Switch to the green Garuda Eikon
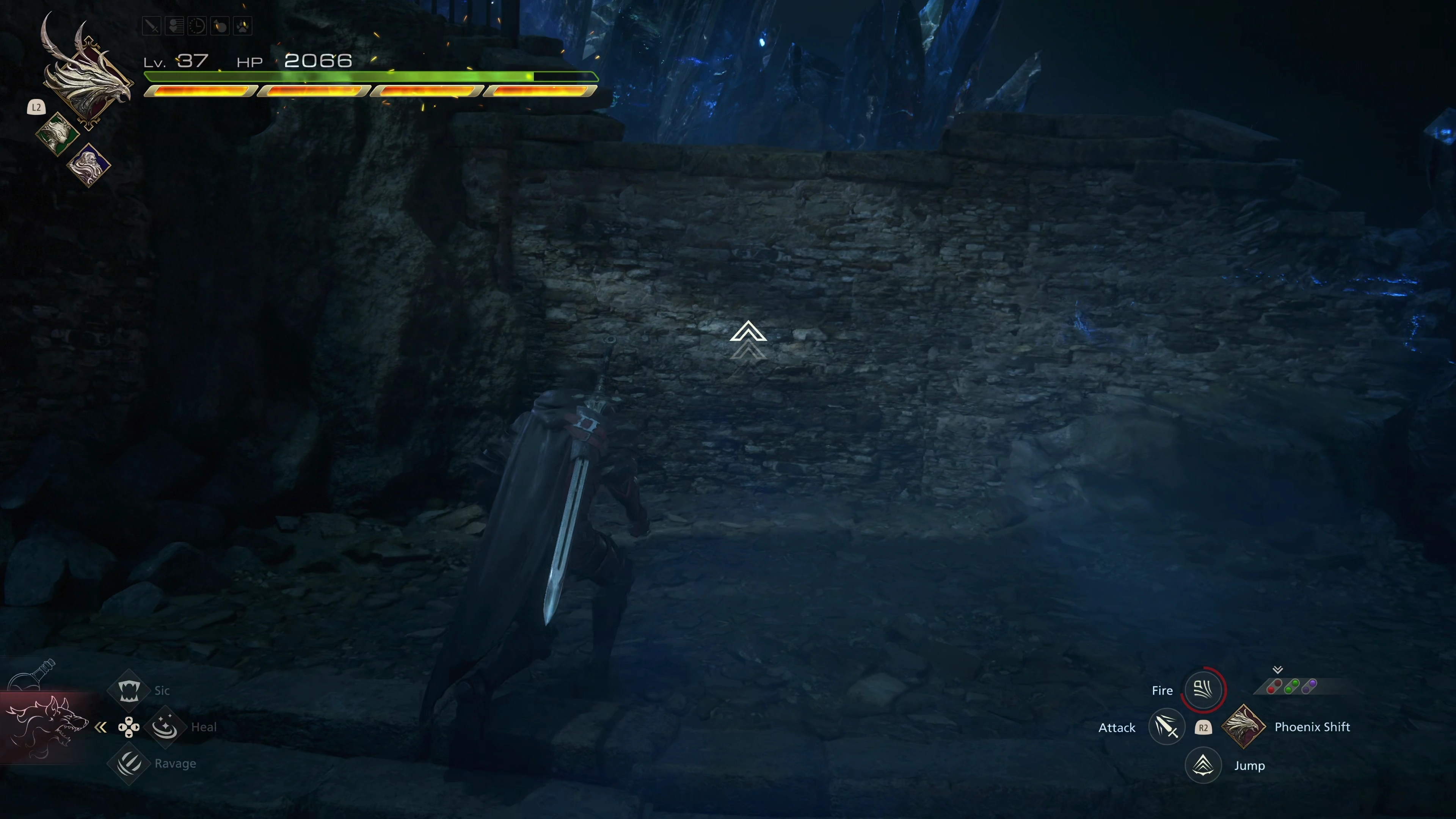 pyautogui.click(x=57, y=134)
